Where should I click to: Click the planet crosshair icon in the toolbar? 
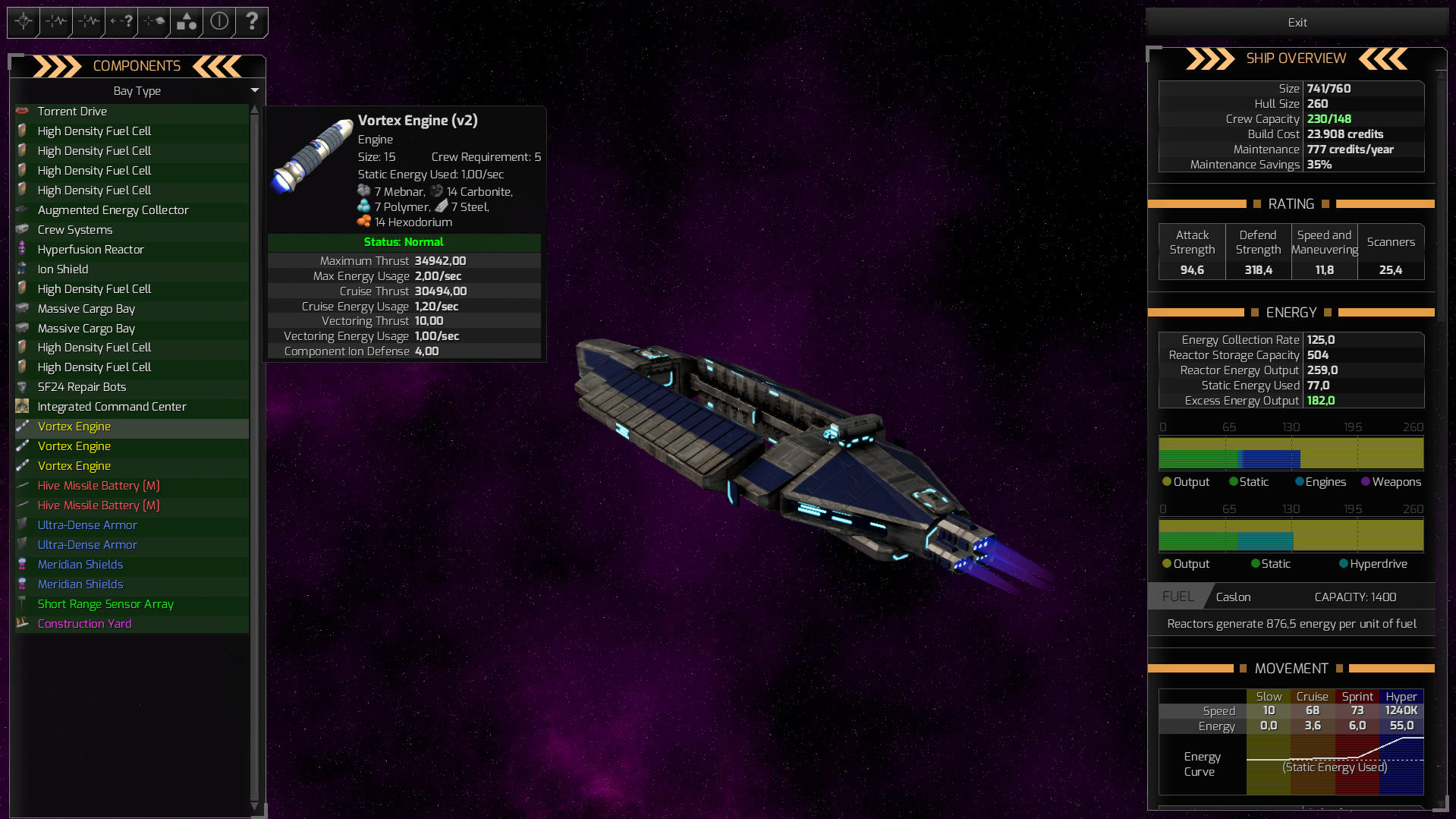[x=153, y=21]
